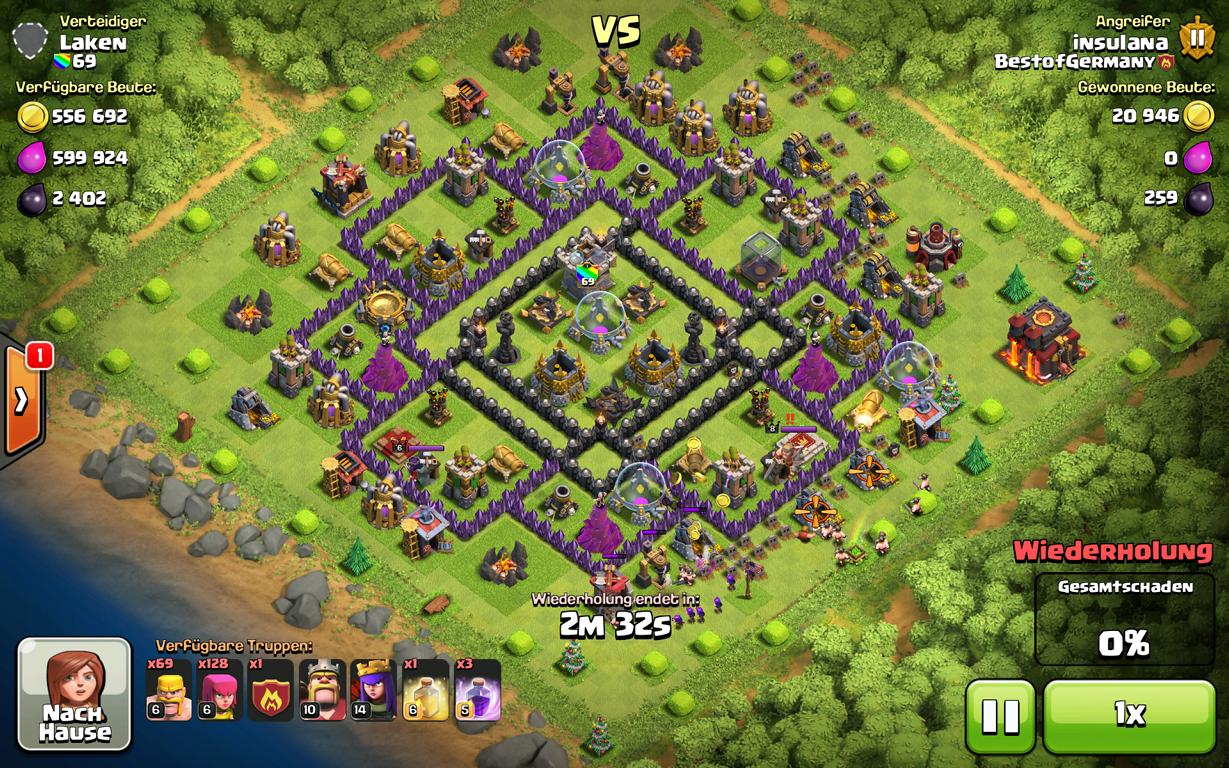Viewport: 1229px width, 768px height.
Task: Return home with the Nach Hause button
Action: 74,694
